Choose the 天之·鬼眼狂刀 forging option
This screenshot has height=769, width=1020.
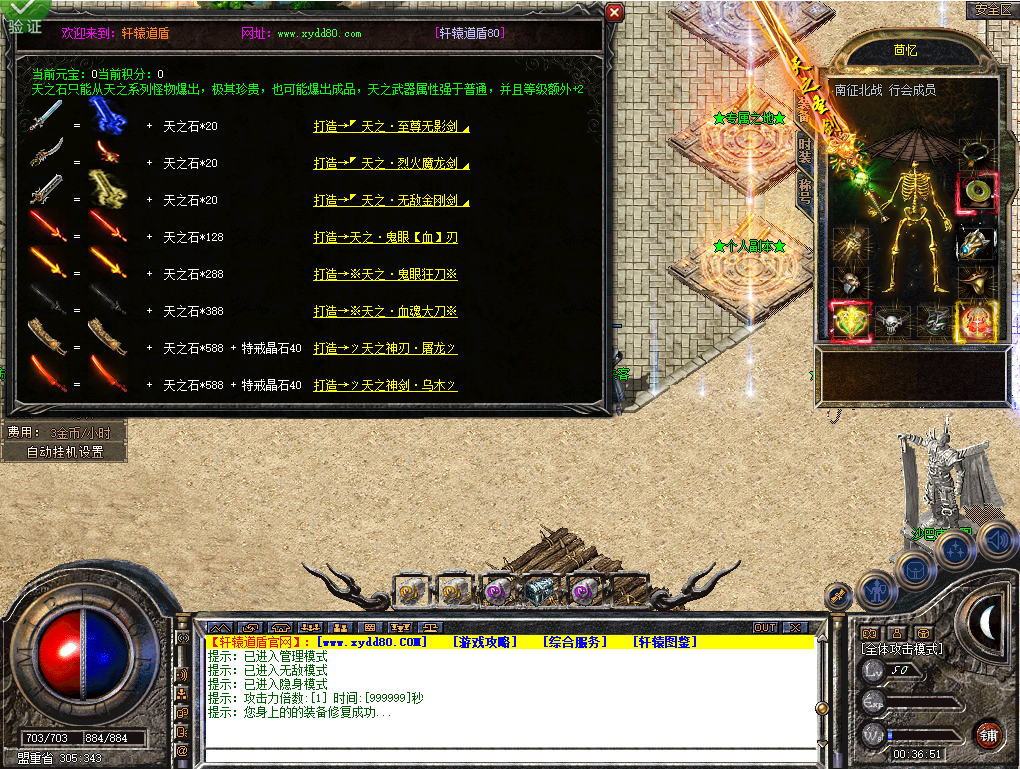385,275
